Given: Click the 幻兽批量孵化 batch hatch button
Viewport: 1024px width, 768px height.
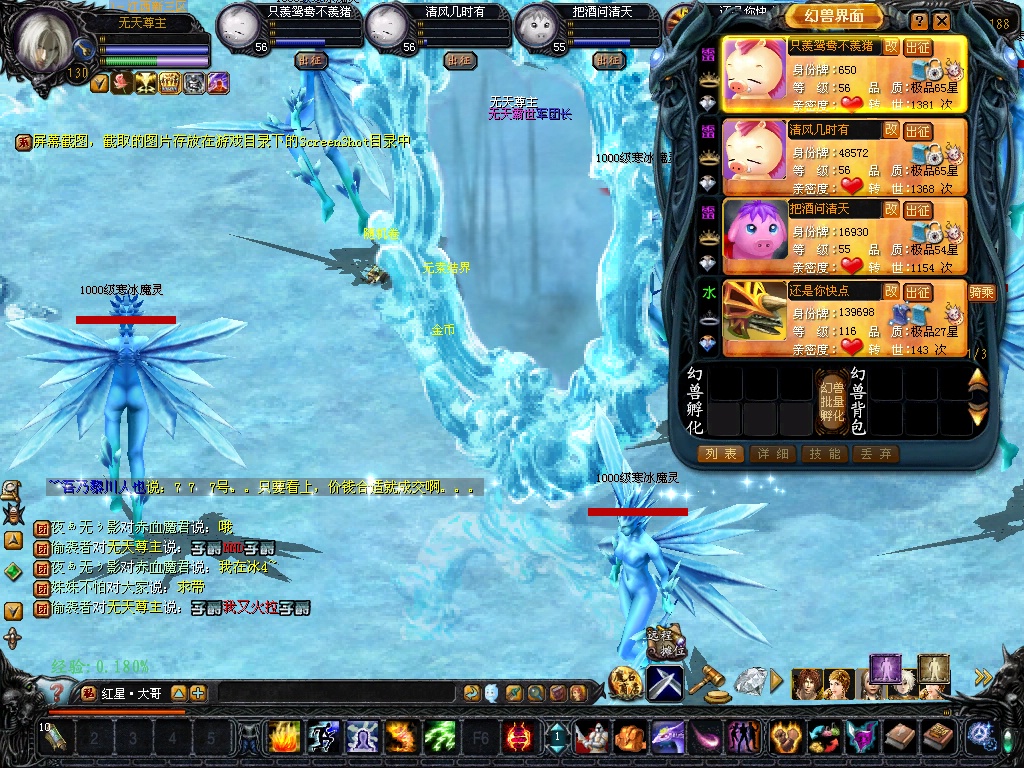Looking at the screenshot, I should click(x=831, y=400).
